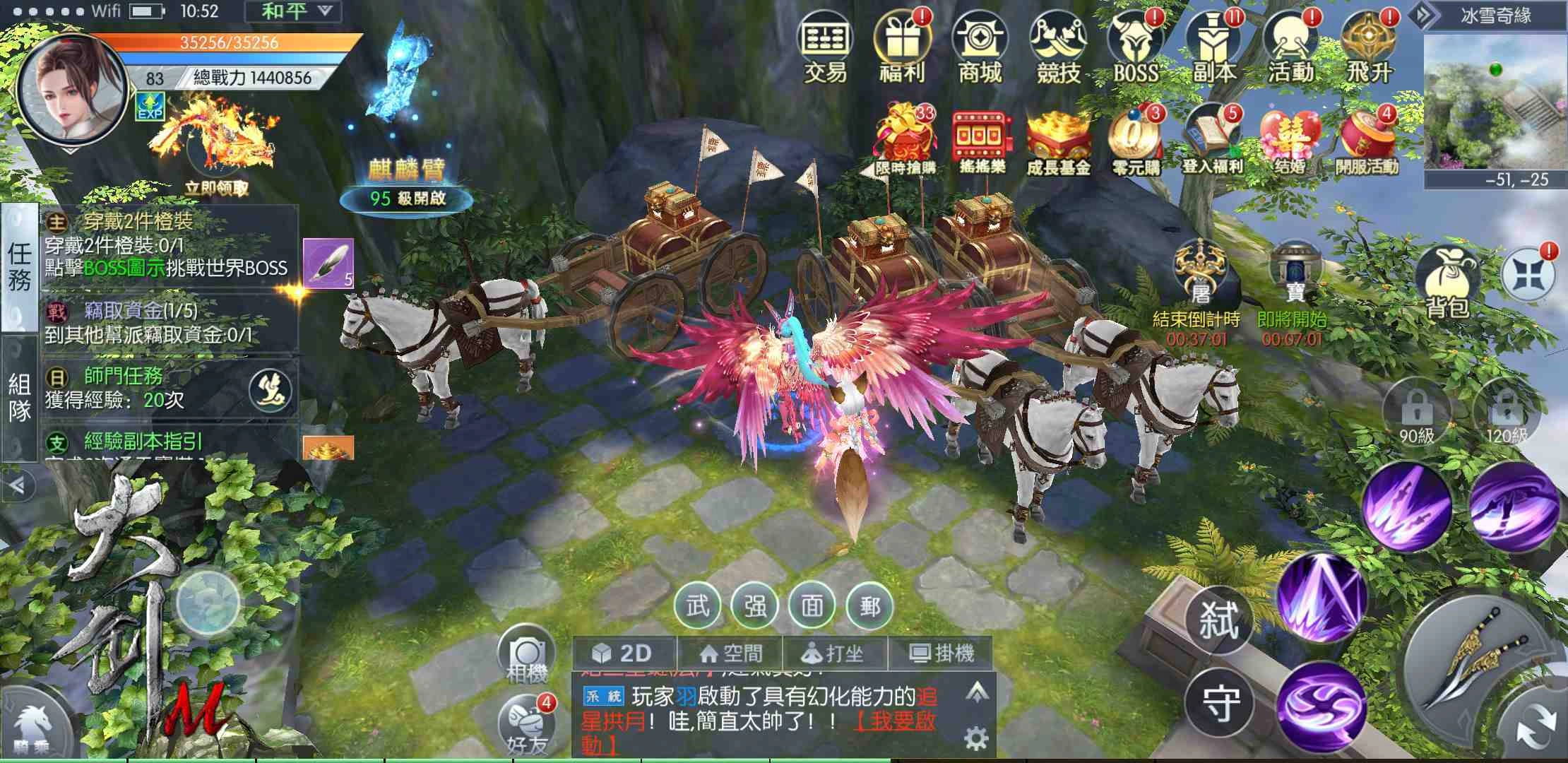Enable 掛機 auto-battle mode
The width and height of the screenshot is (1568, 763).
pos(941,653)
